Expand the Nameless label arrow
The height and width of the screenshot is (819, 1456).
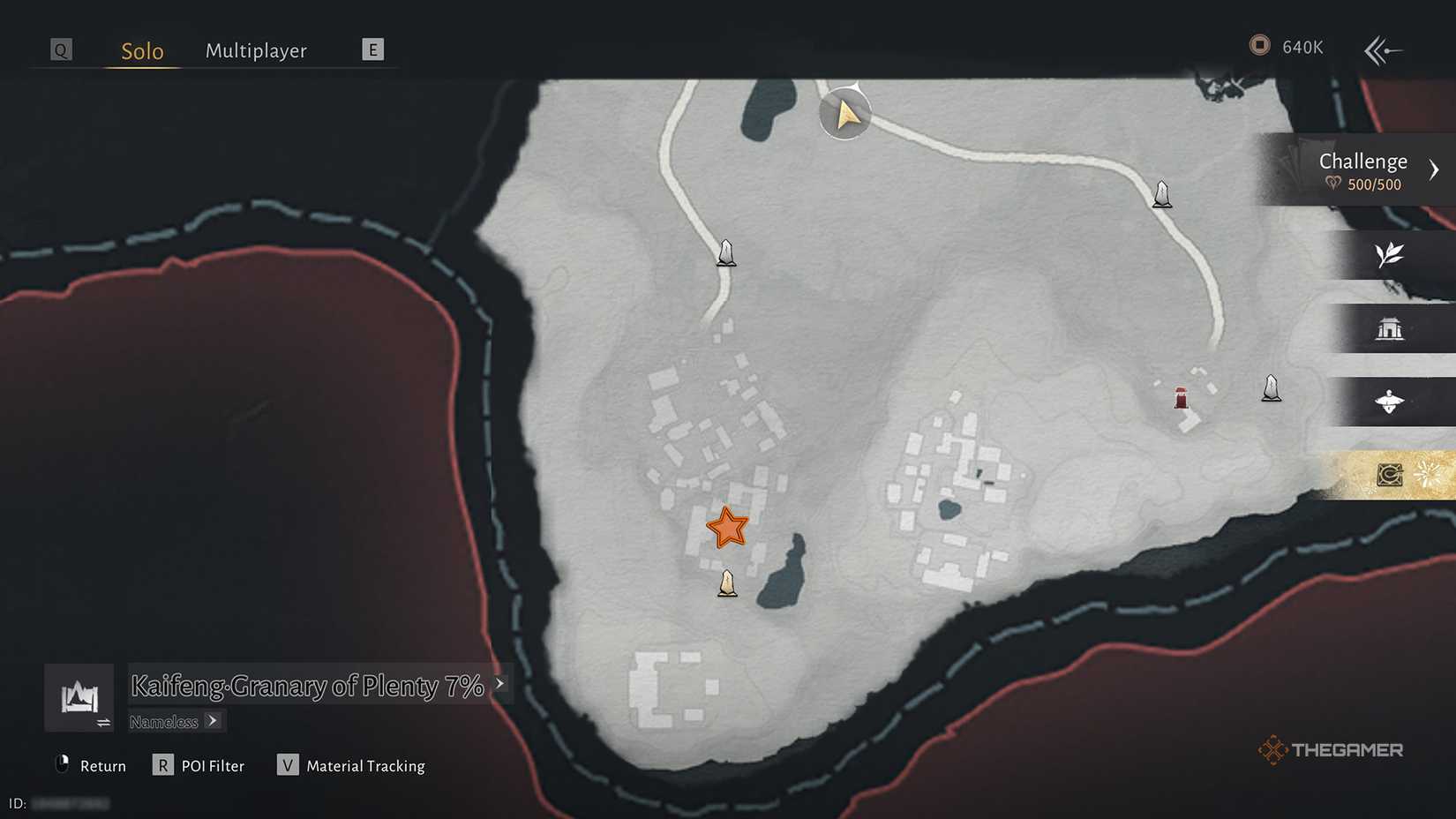[x=214, y=721]
